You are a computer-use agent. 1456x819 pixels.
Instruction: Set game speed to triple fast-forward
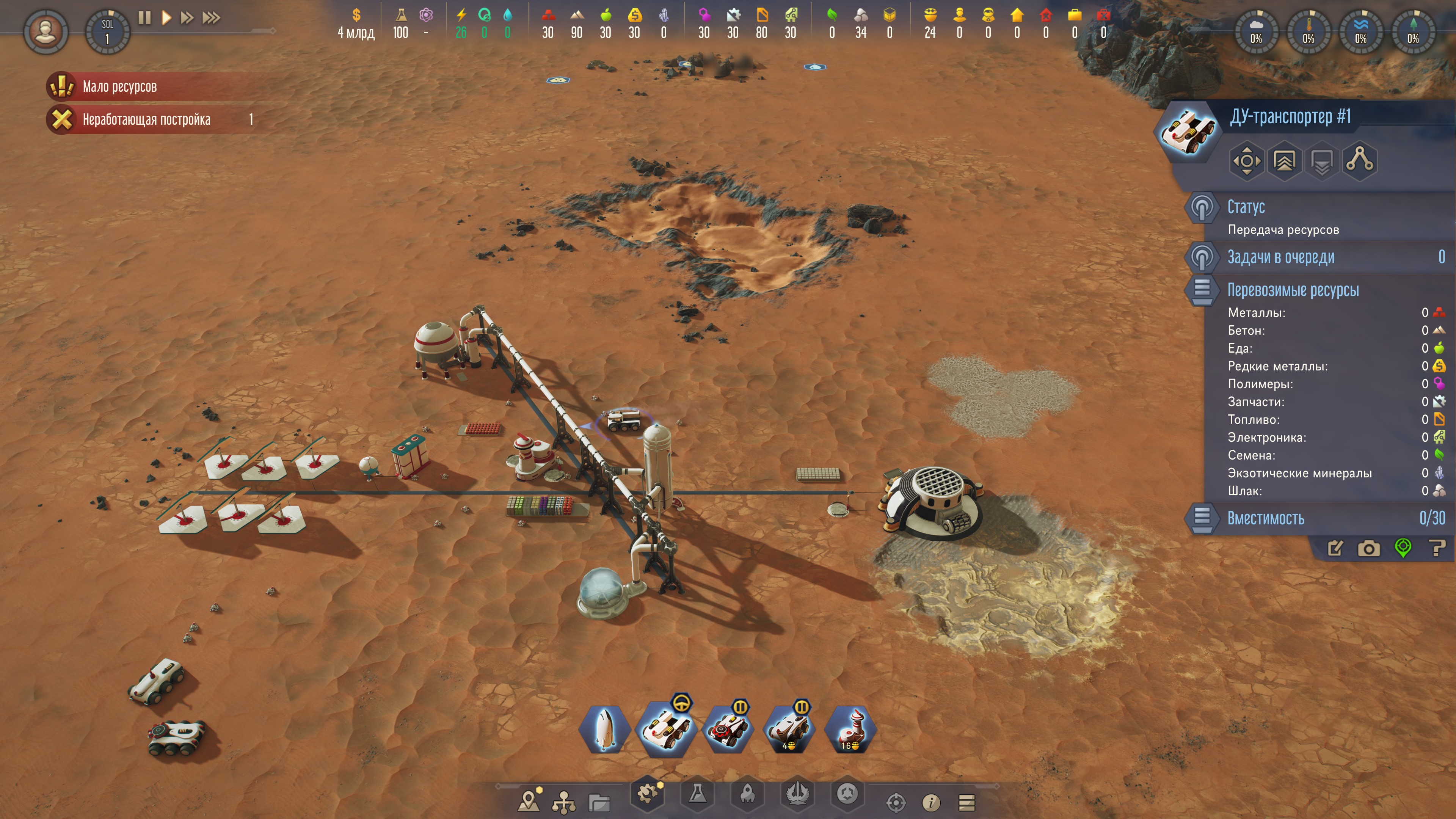point(211,18)
